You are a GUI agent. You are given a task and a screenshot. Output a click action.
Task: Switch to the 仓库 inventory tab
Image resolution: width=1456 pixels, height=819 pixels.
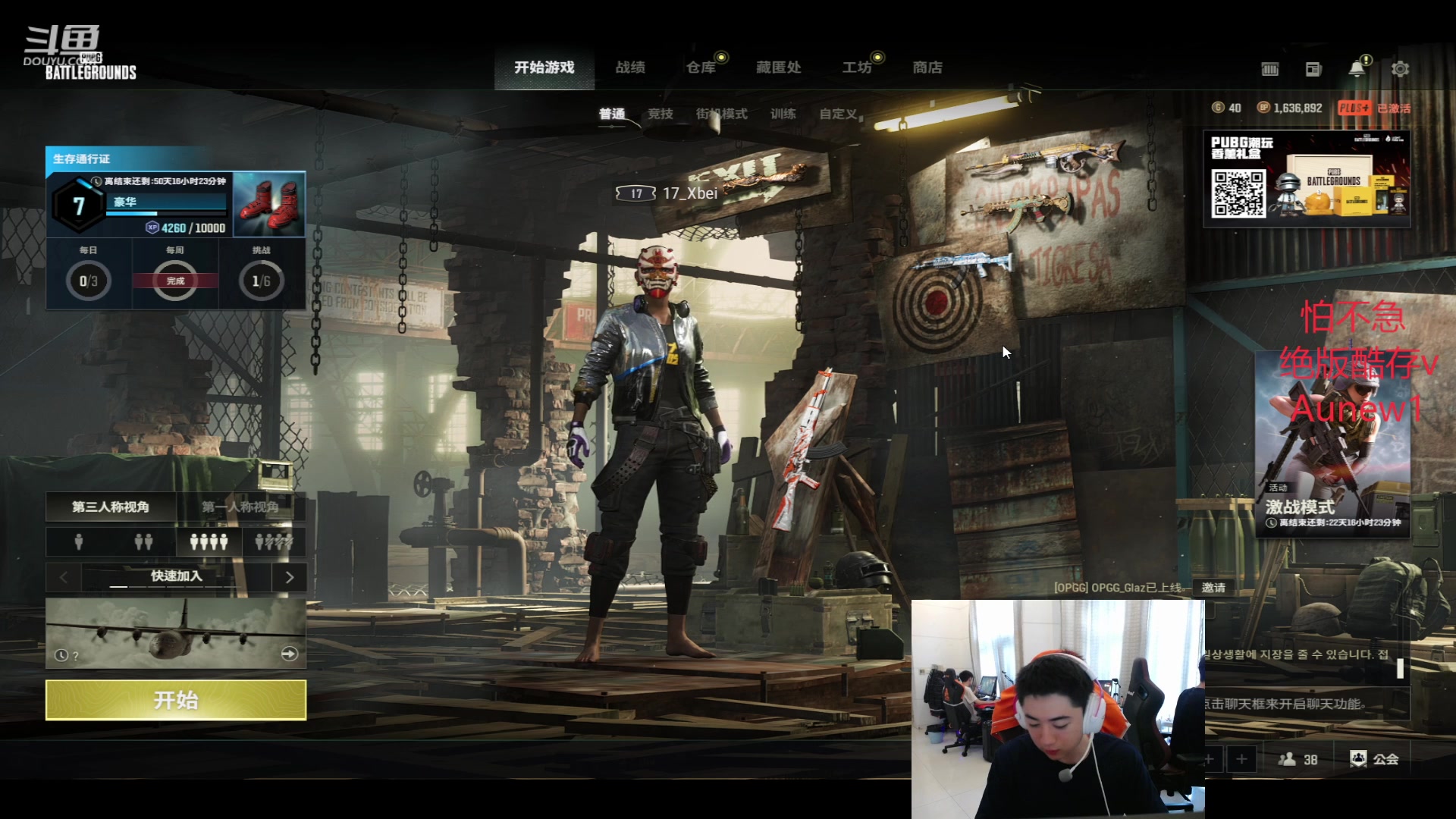701,67
